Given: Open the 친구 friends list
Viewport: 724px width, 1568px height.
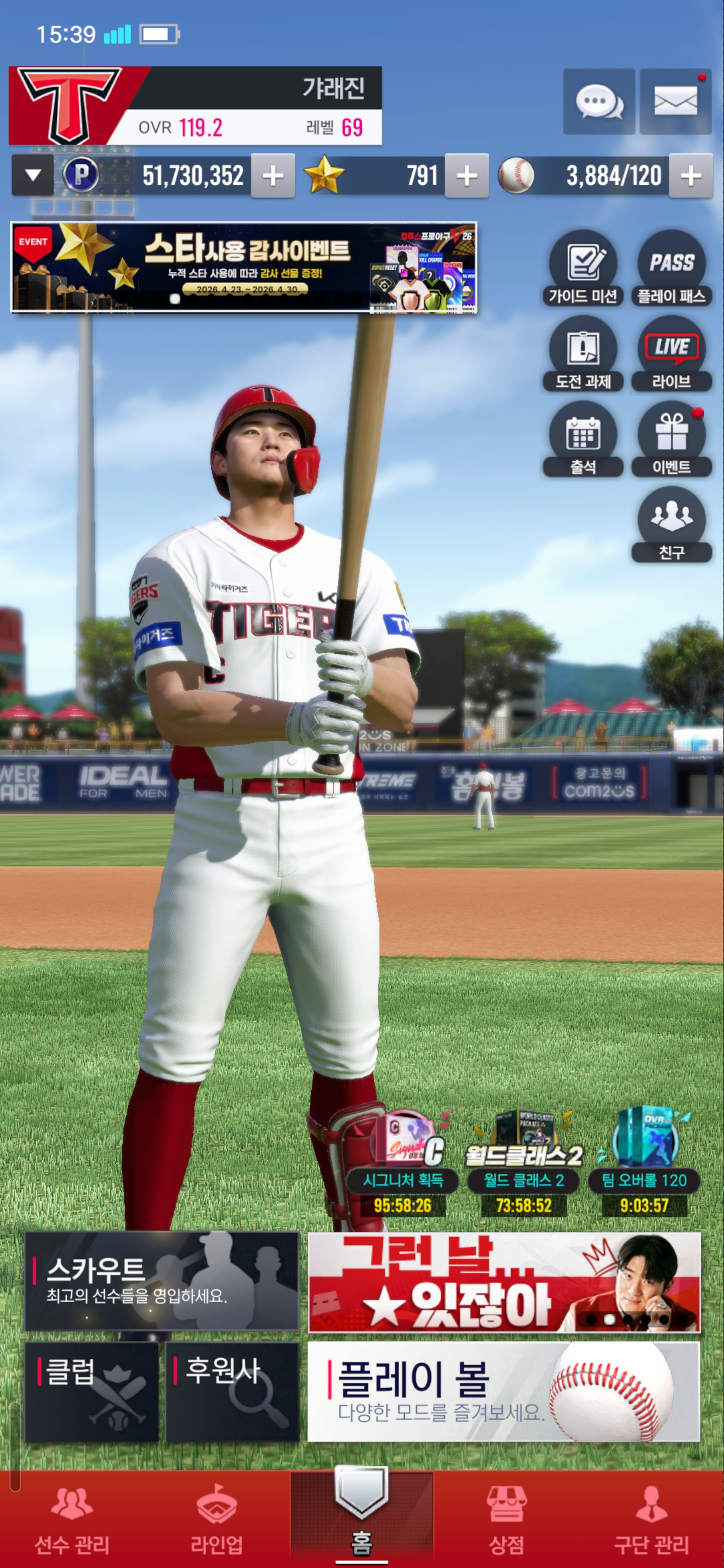Looking at the screenshot, I should point(671,524).
